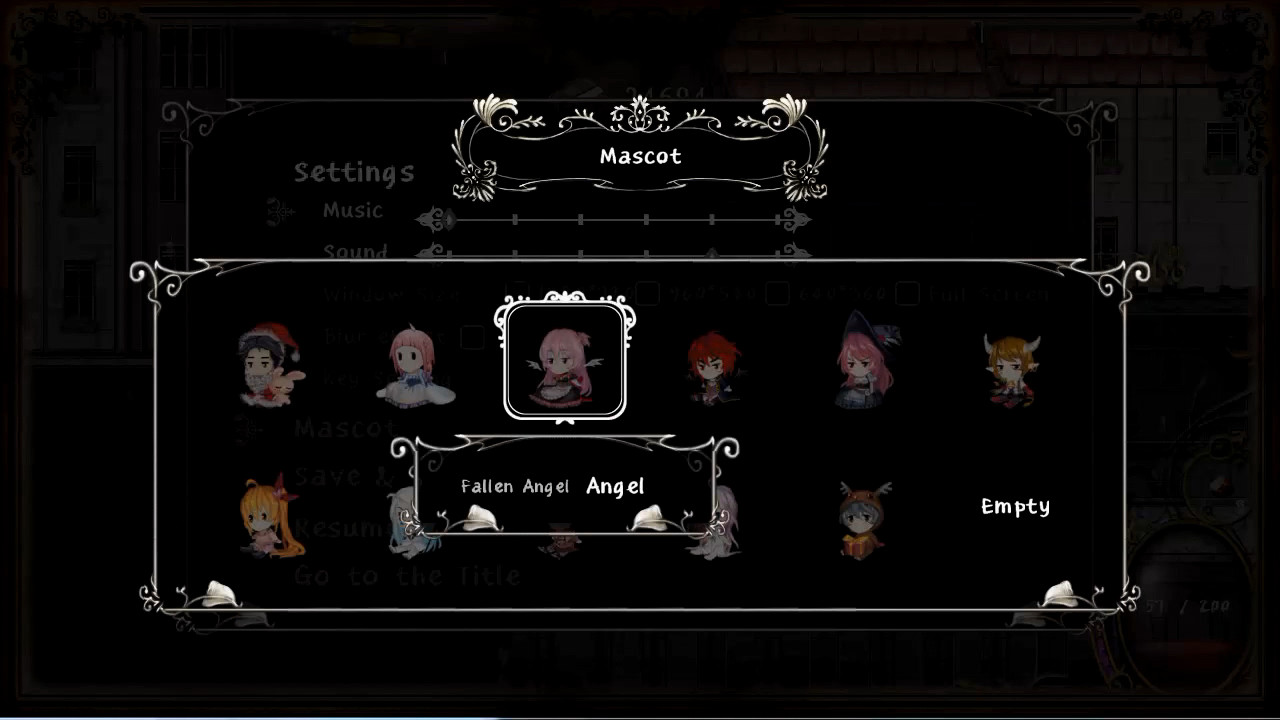Check the 640*360 window size option
The height and width of the screenshot is (720, 1280).
(780, 292)
